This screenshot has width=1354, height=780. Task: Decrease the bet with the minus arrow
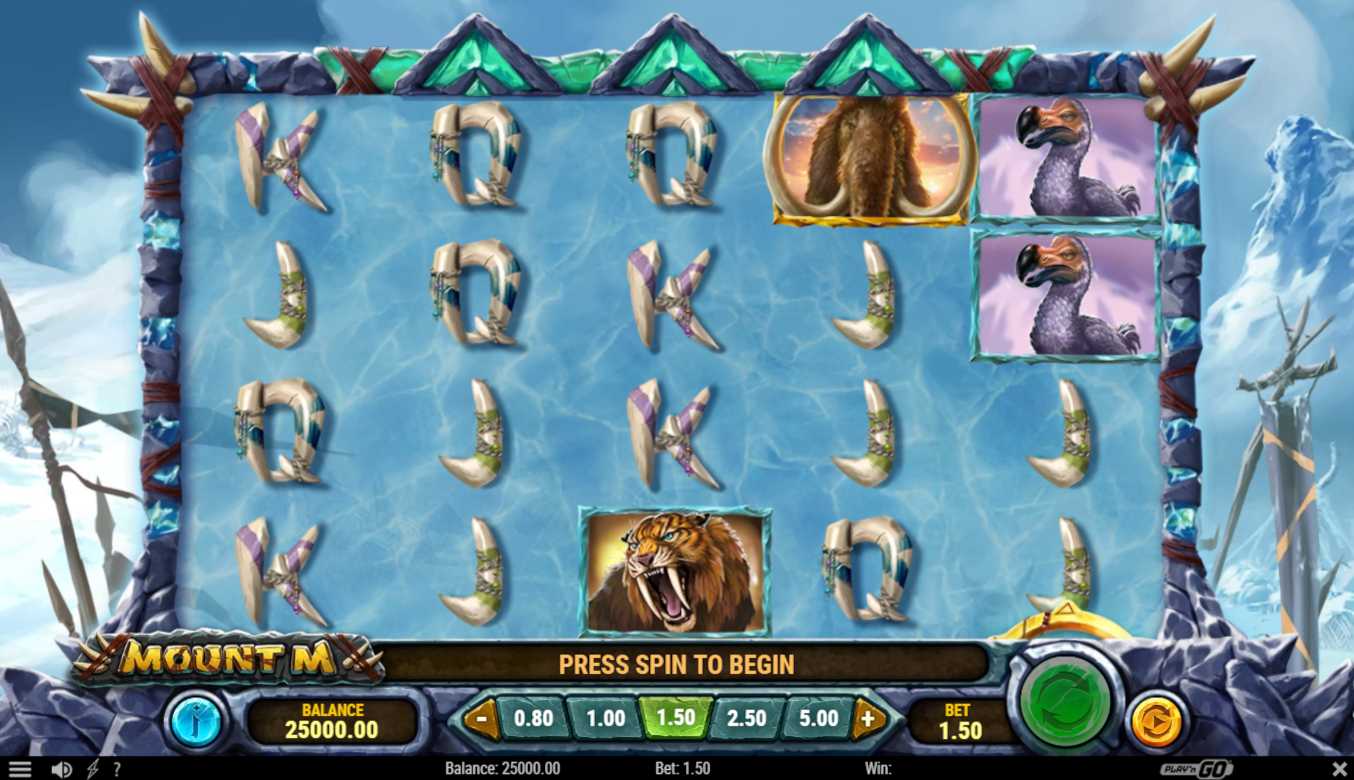[x=482, y=718]
